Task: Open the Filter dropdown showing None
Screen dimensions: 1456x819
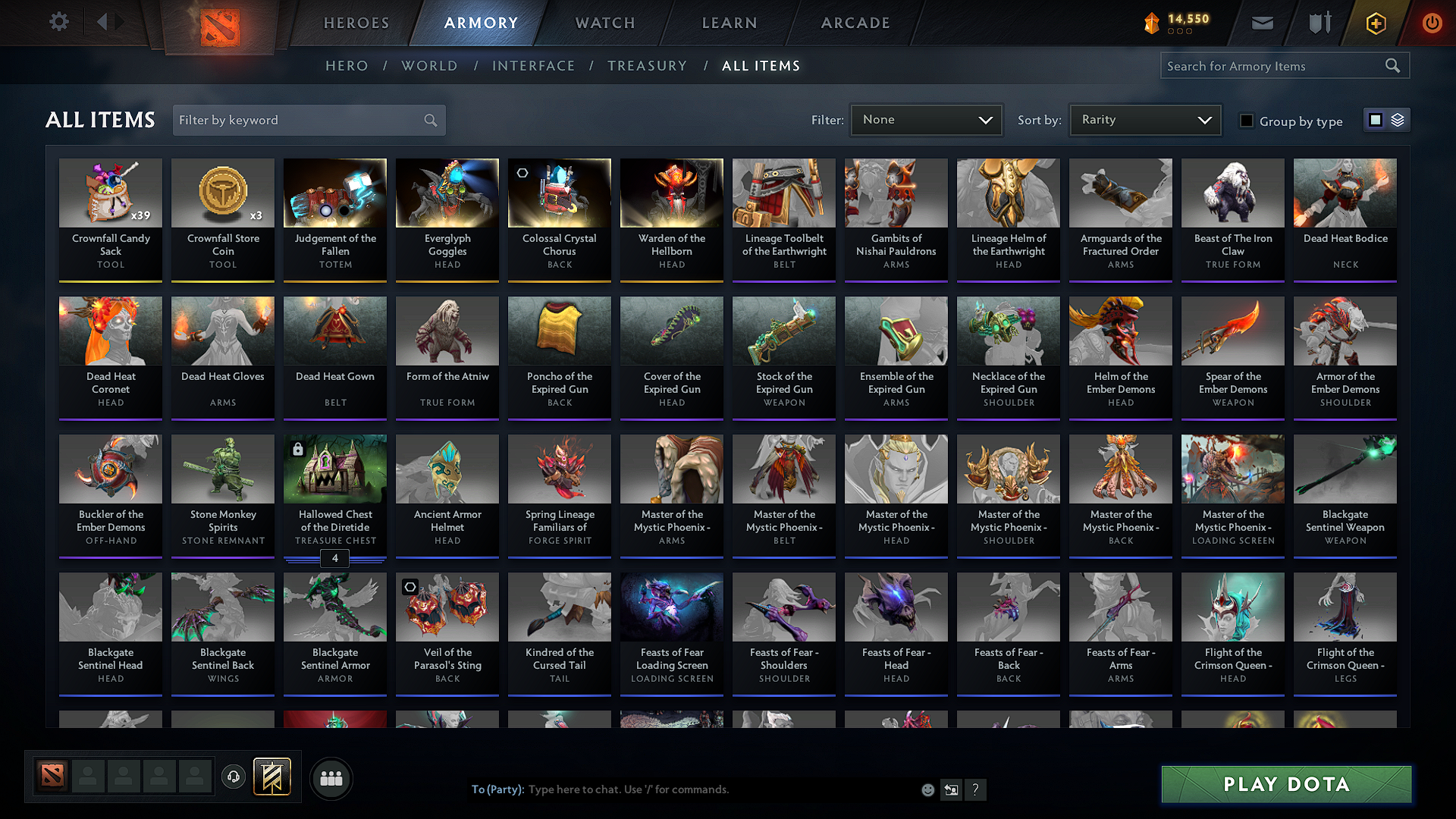Action: [926, 119]
